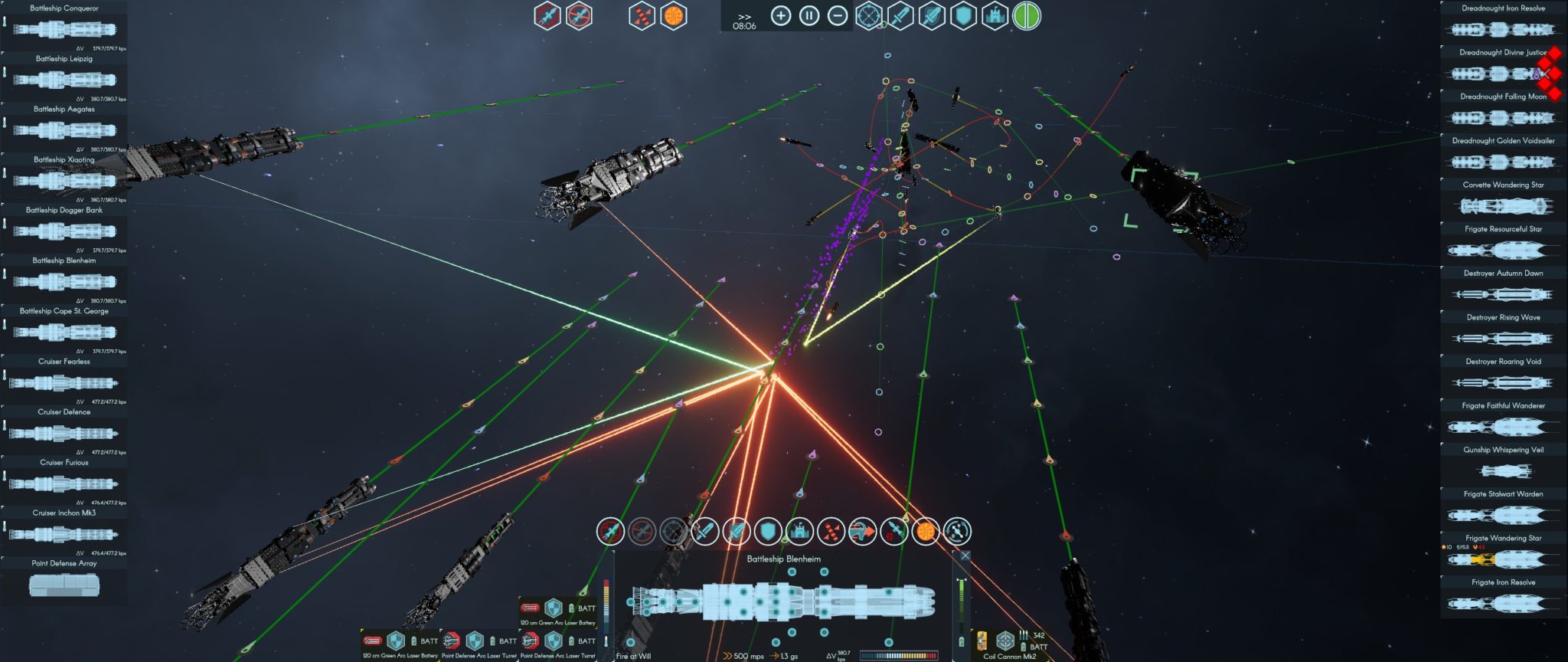This screenshot has width=1568, height=662.
Task: Click the crossed missiles hexagon in top toolbar
Action: pos(643,15)
